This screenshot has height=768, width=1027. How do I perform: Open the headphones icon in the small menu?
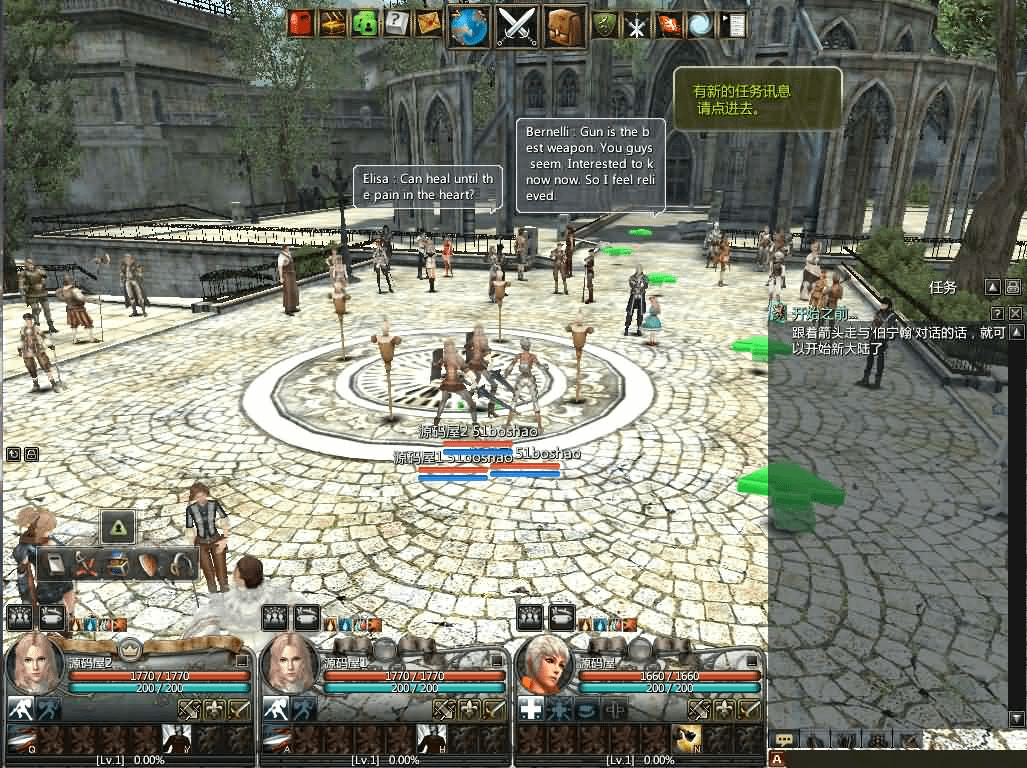click(181, 565)
